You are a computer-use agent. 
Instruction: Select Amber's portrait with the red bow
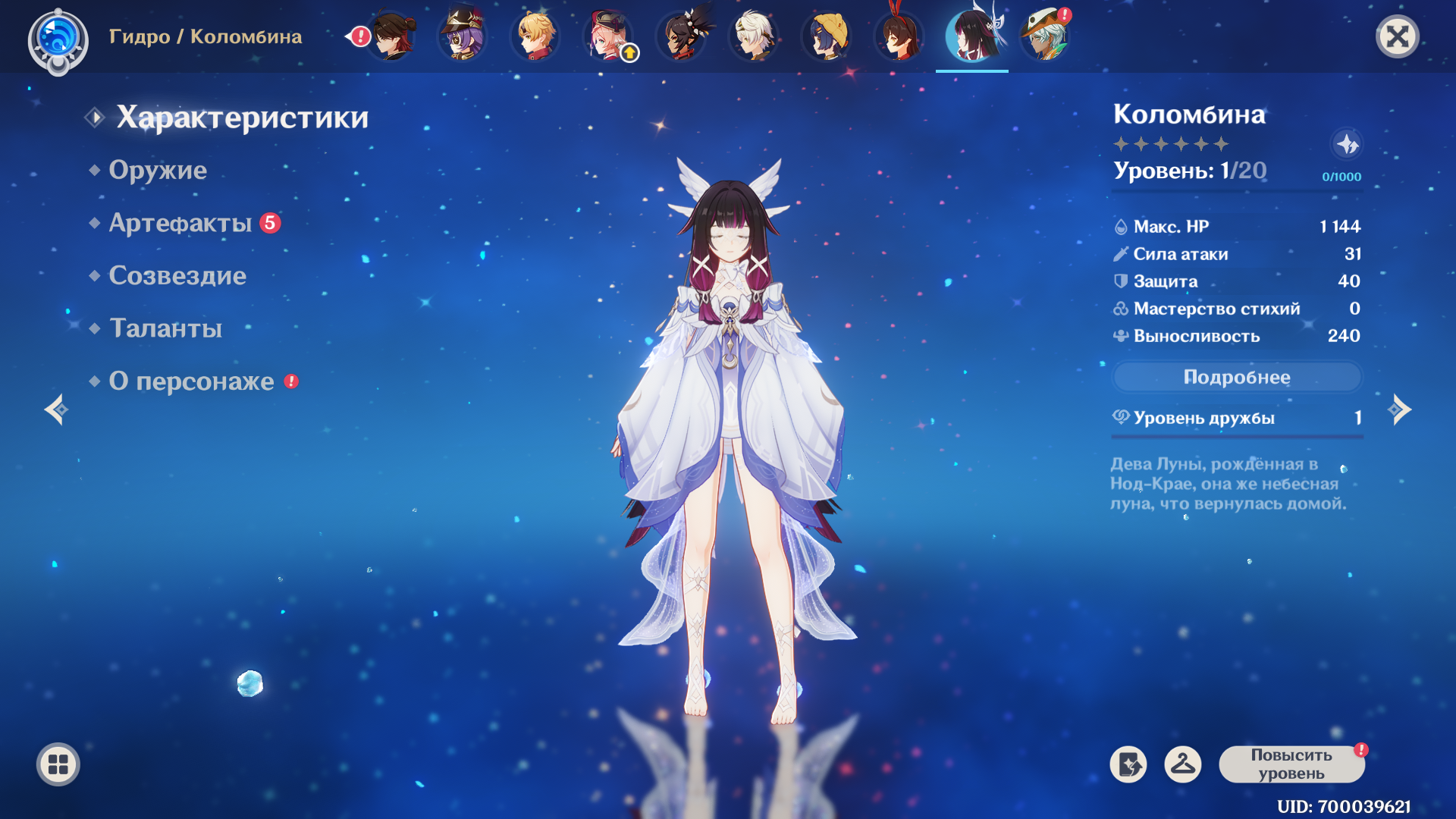(x=899, y=35)
